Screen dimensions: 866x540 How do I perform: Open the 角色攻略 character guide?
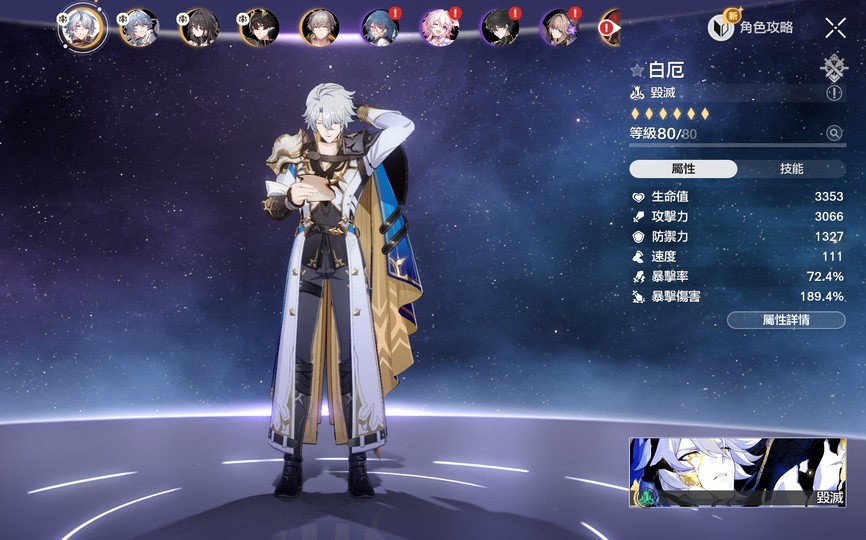pyautogui.click(x=751, y=28)
